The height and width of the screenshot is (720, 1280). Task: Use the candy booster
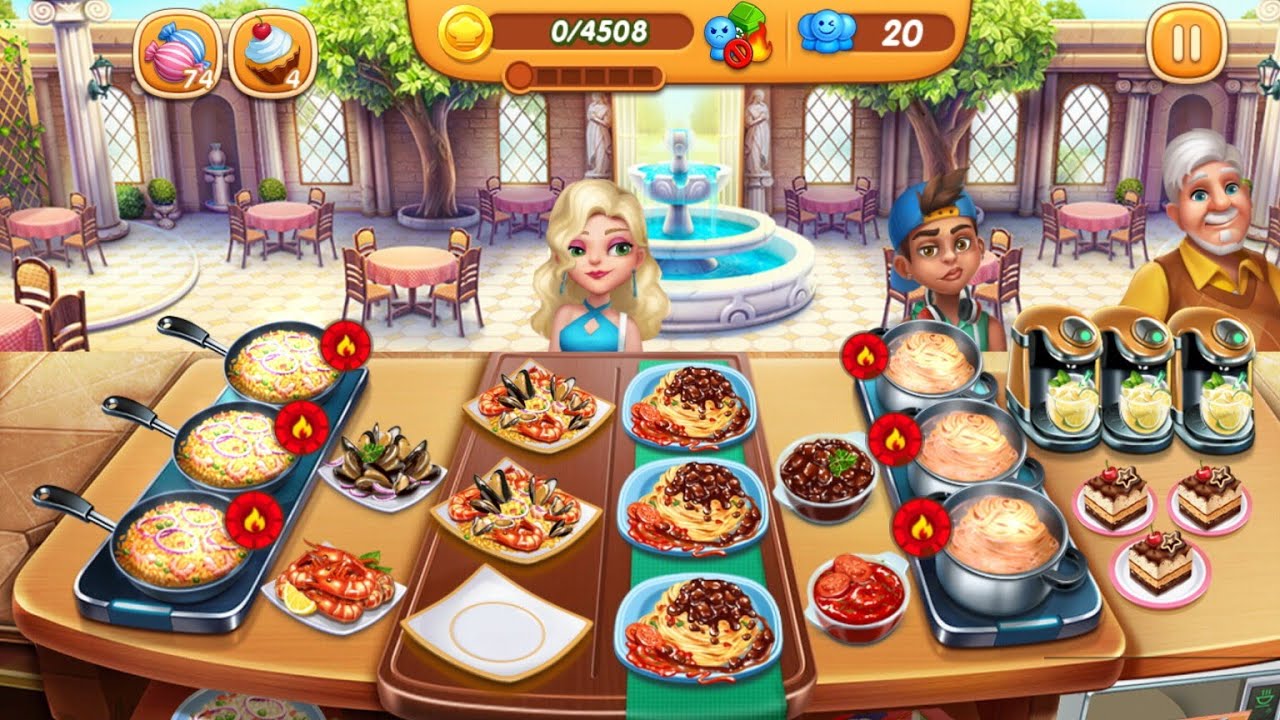tap(178, 53)
